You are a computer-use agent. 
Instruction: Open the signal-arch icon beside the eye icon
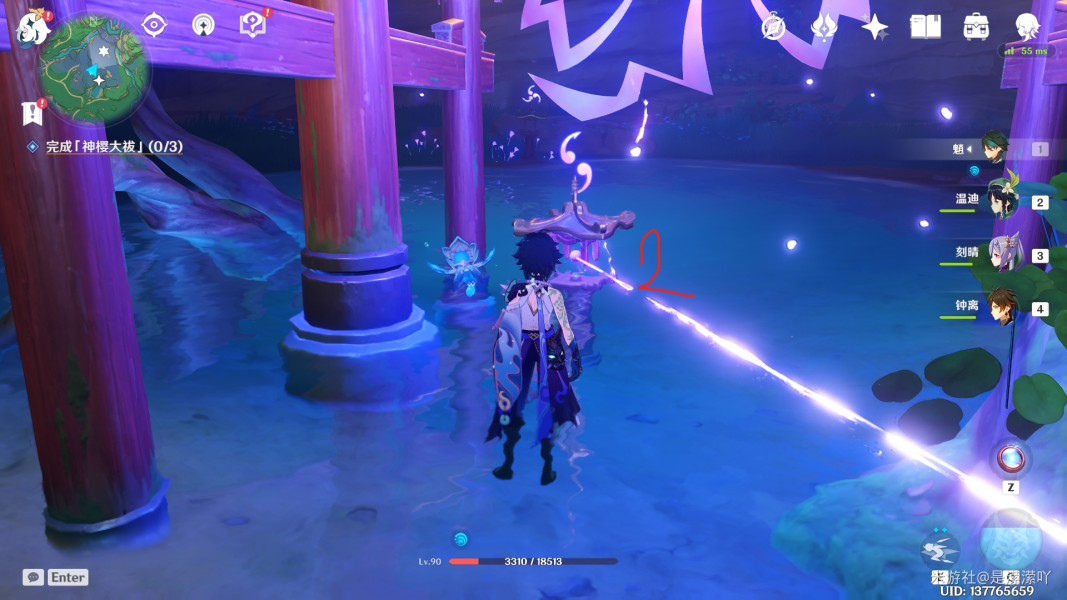pyautogui.click(x=203, y=25)
